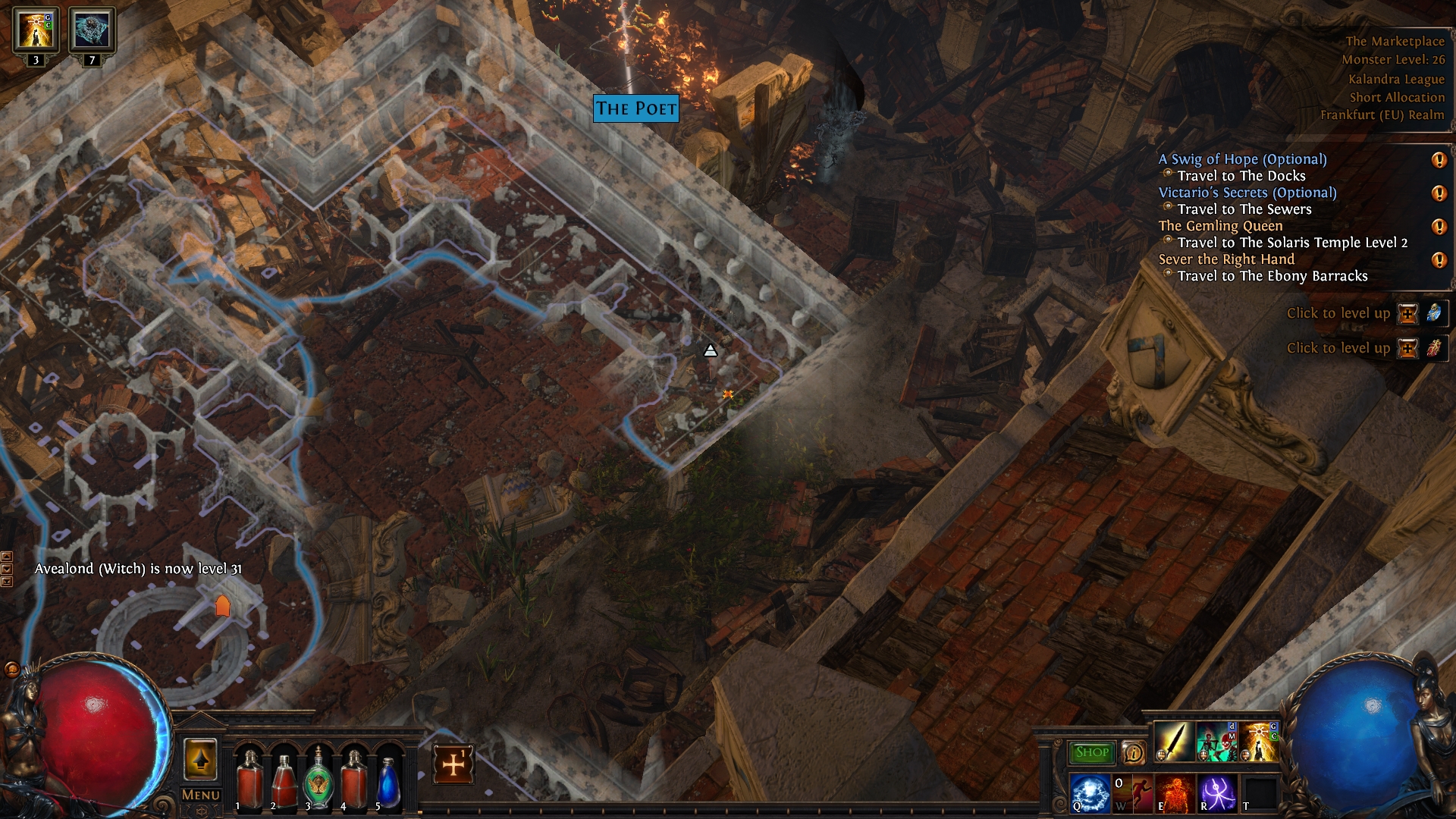Open the round info speech-bubble button

pyautogui.click(x=1133, y=752)
